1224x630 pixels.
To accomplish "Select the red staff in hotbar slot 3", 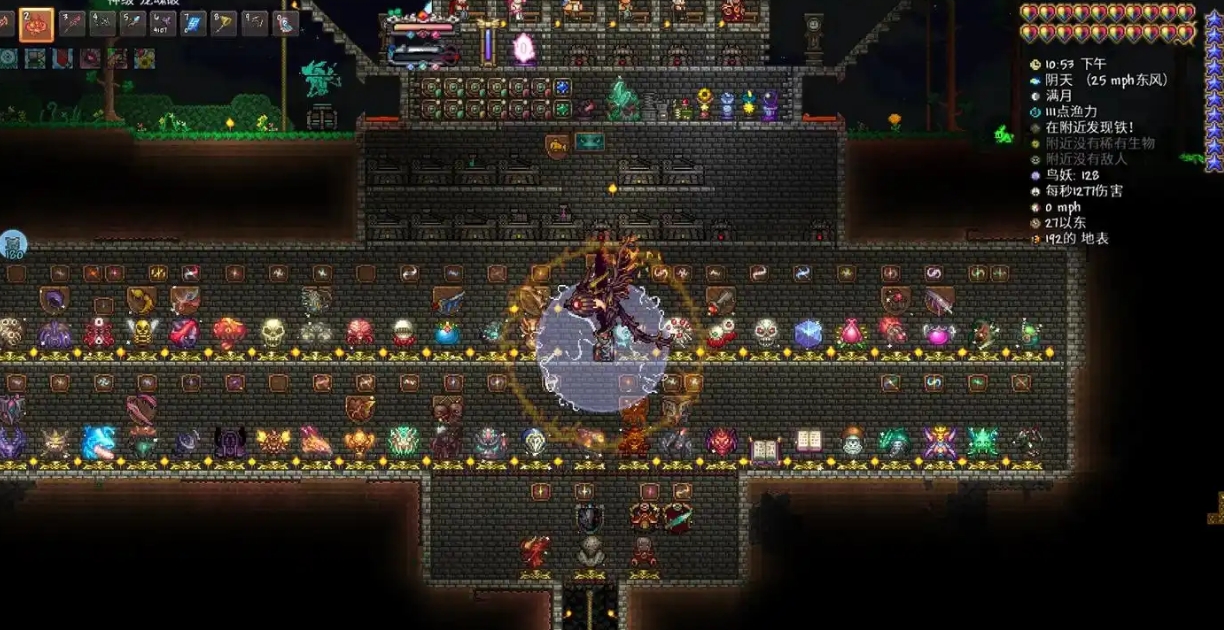I will (72, 22).
